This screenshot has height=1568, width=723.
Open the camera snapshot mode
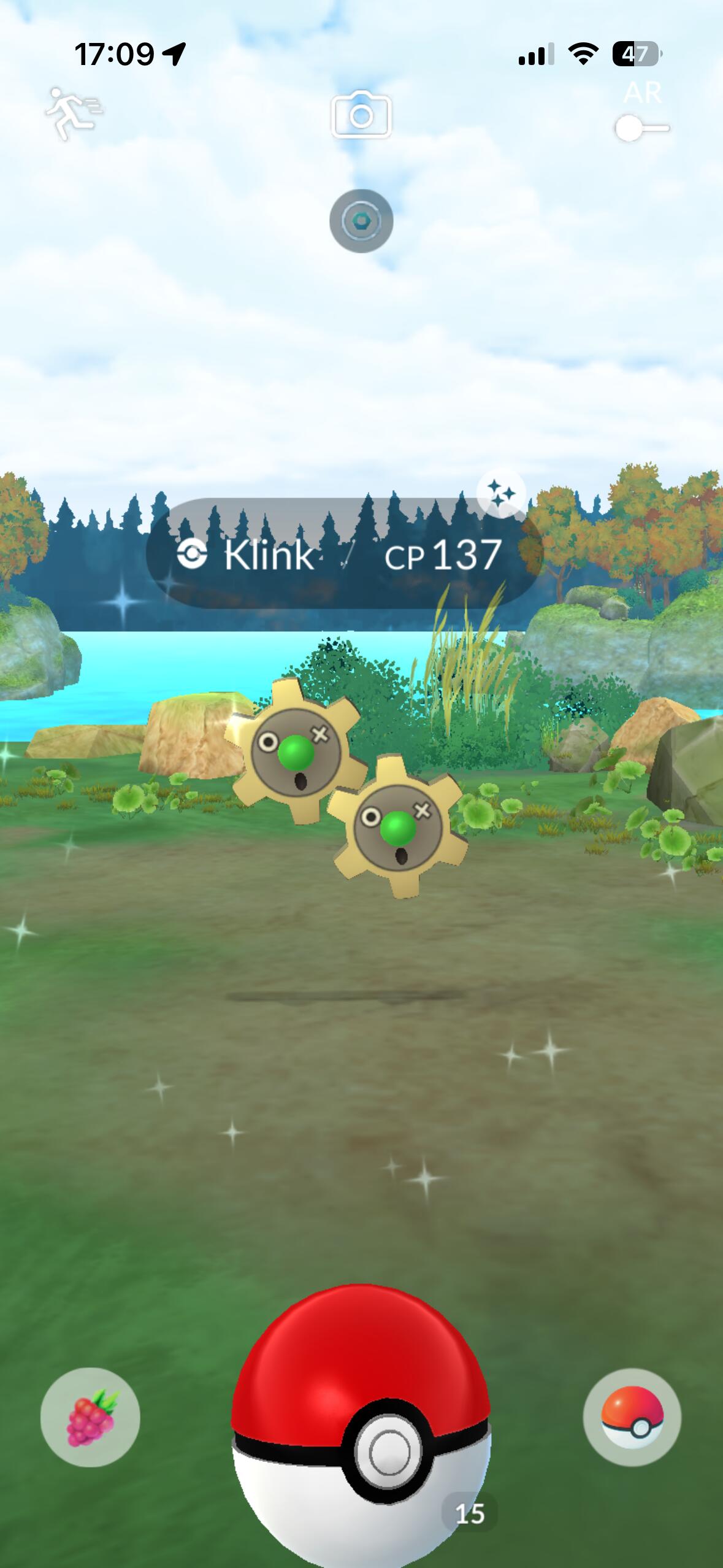coord(361,115)
